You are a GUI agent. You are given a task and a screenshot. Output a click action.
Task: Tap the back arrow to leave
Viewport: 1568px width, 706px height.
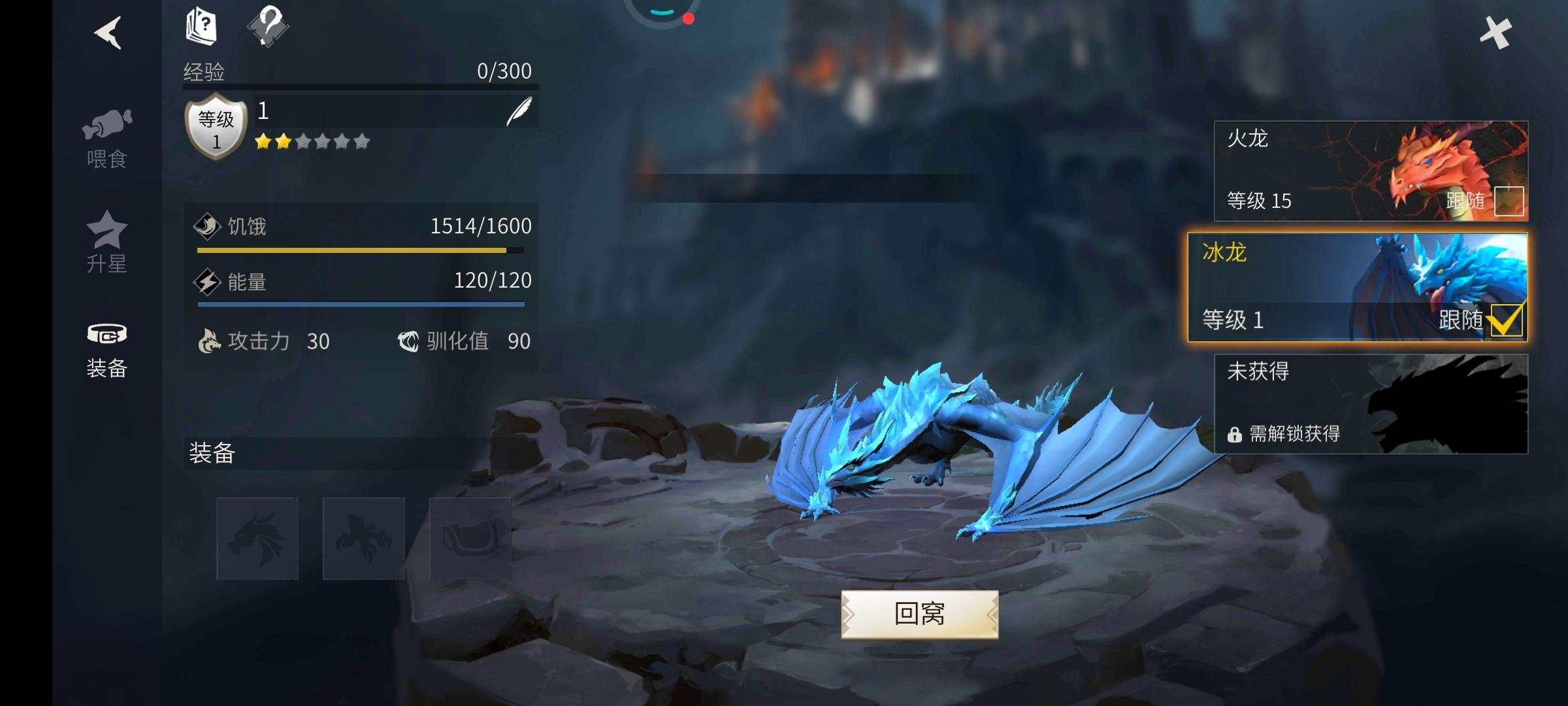(x=108, y=34)
